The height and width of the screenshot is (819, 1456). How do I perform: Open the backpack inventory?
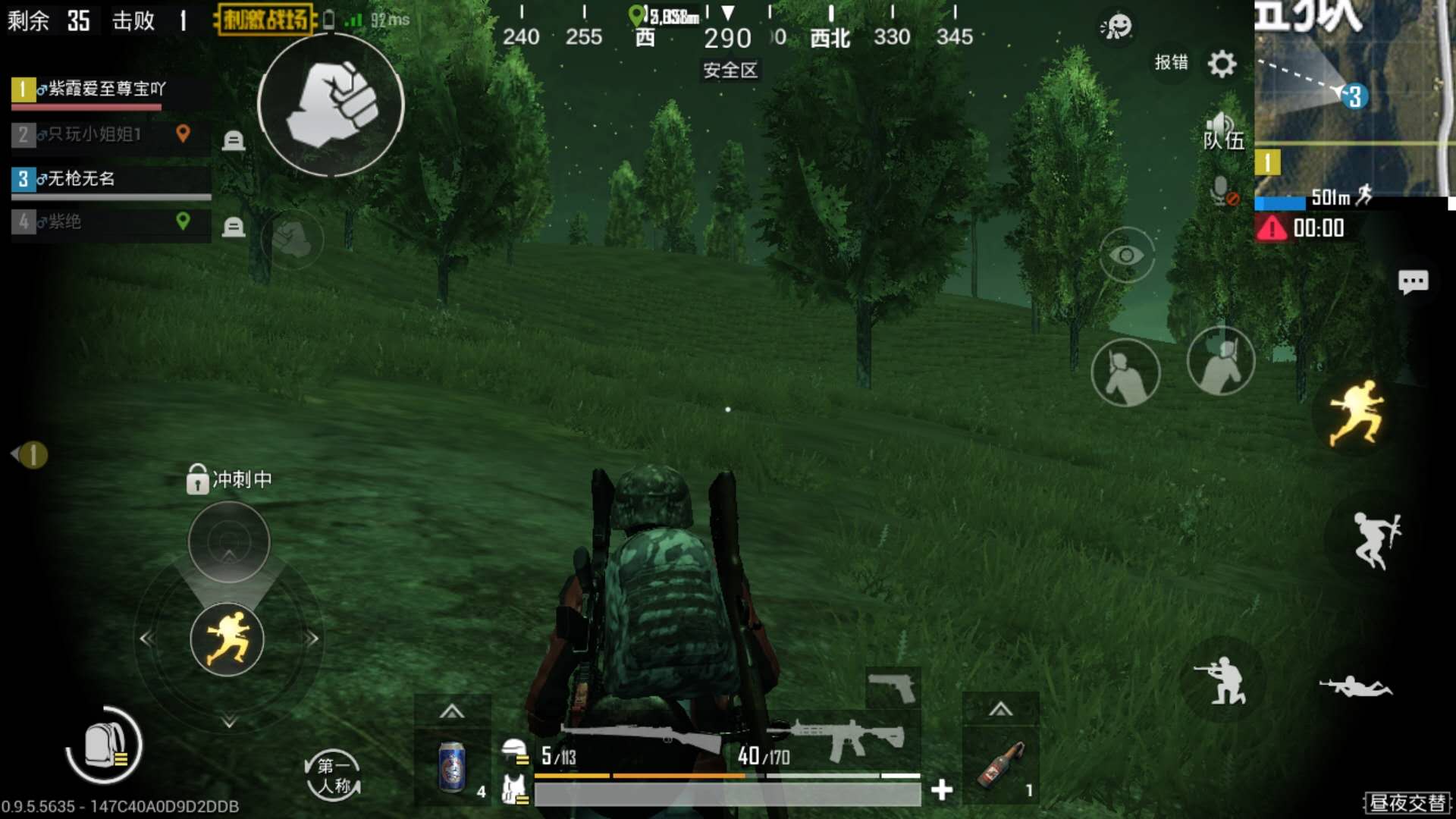pos(105,745)
